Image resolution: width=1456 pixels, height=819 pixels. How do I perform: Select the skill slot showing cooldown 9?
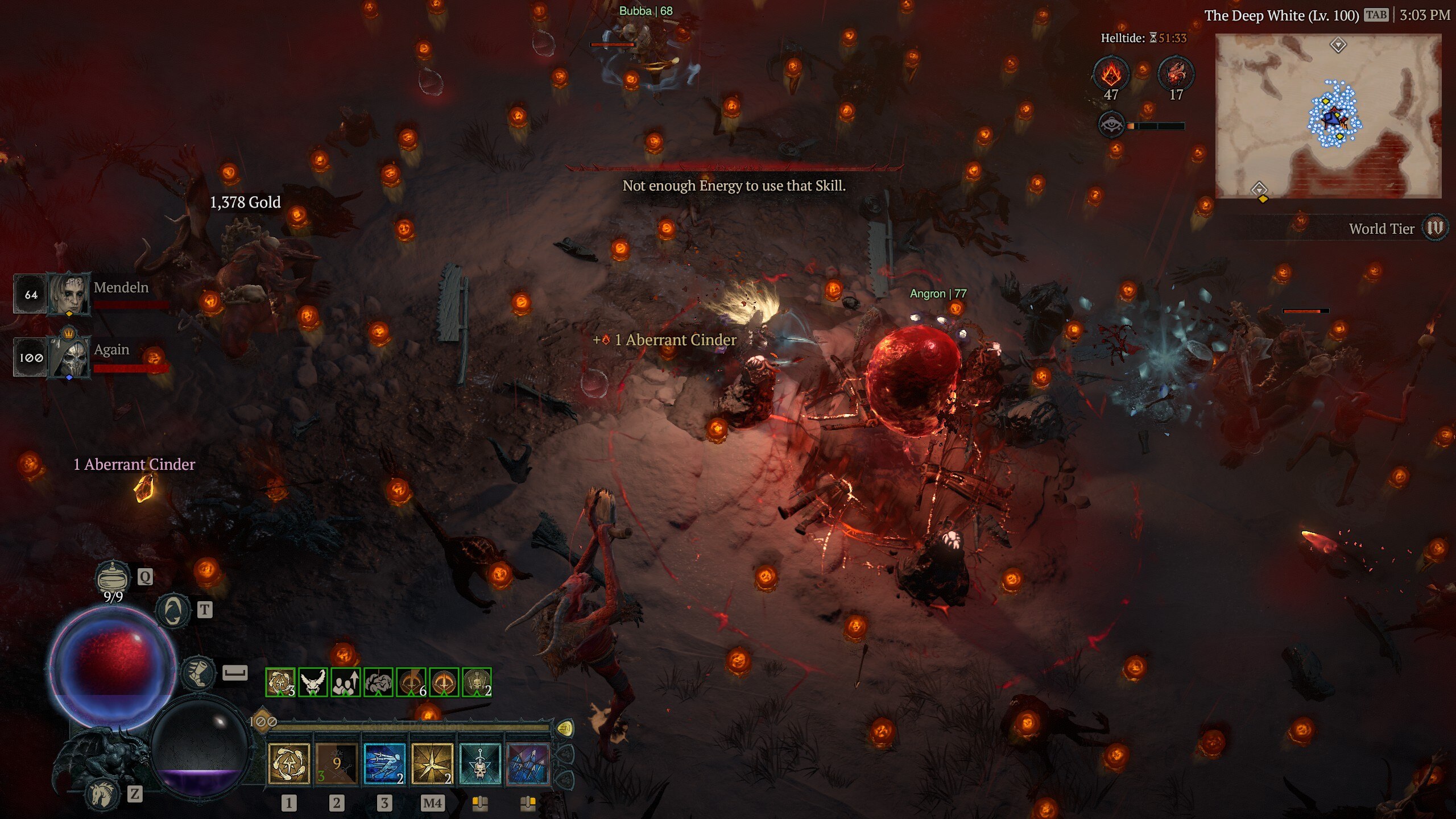[x=337, y=764]
